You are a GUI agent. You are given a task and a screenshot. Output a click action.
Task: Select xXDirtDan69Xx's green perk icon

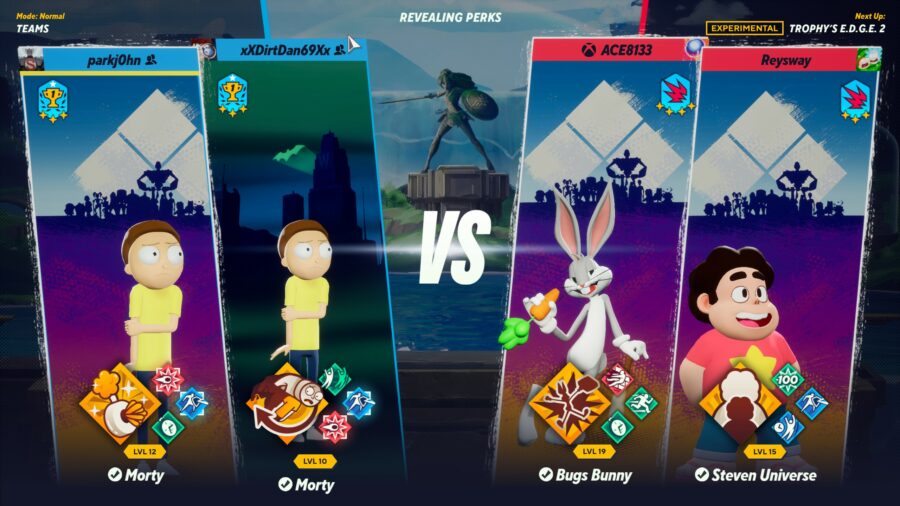coord(335,378)
